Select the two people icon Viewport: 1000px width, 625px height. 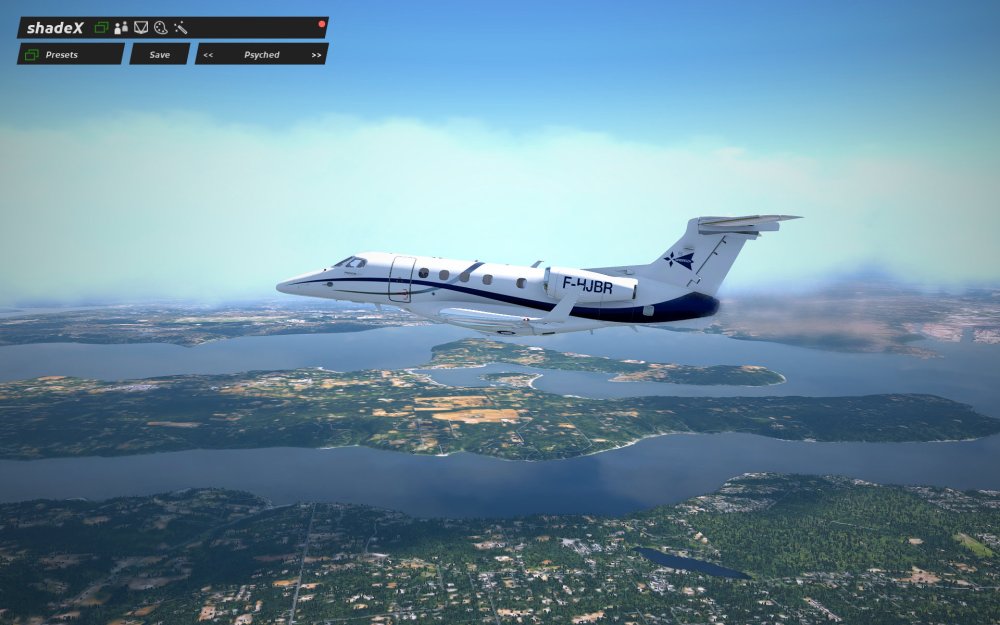(121, 27)
